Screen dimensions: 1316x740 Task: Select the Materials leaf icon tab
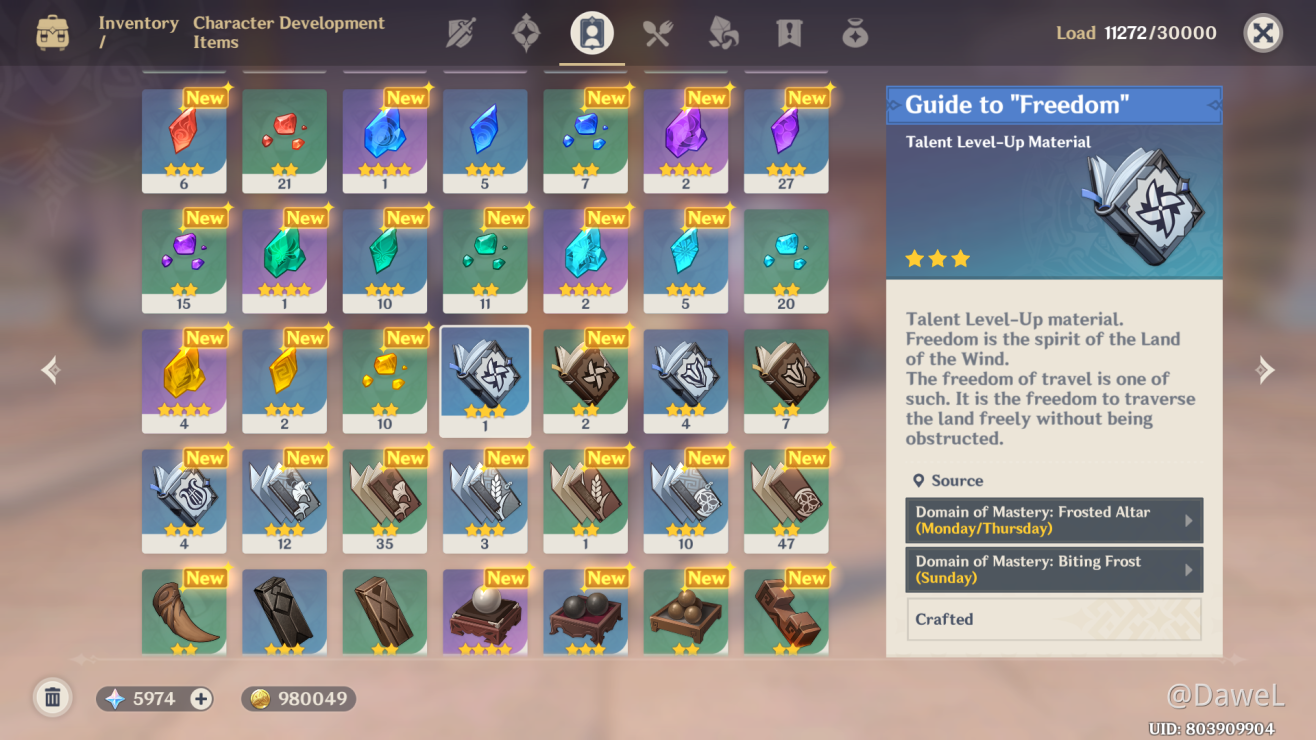[x=722, y=32]
